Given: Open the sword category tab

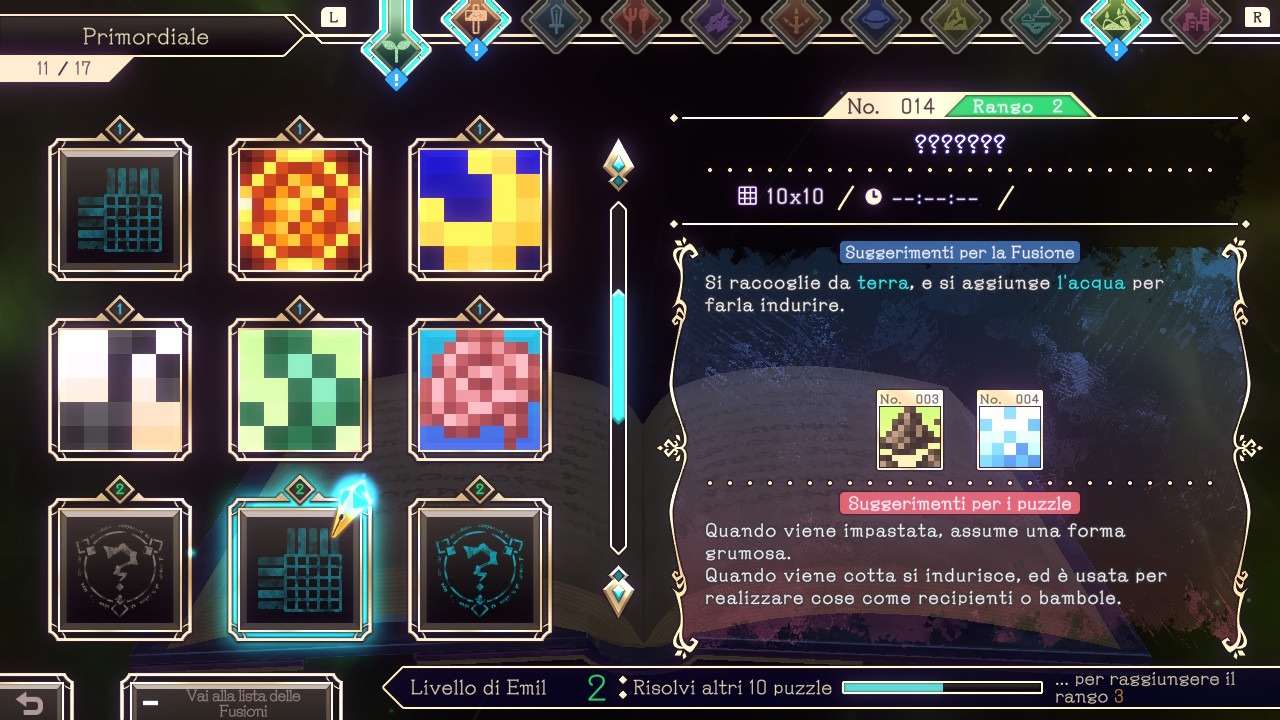Looking at the screenshot, I should pyautogui.click(x=556, y=20).
